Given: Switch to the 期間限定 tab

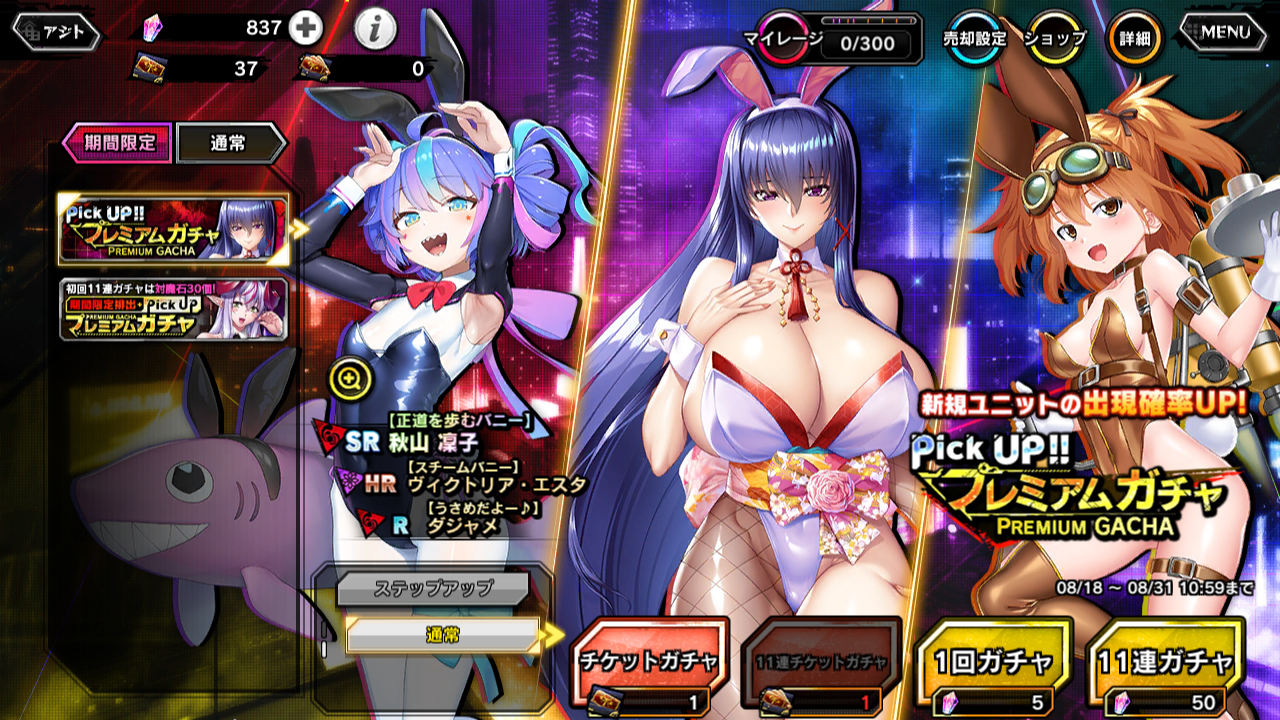Looking at the screenshot, I should pyautogui.click(x=118, y=143).
